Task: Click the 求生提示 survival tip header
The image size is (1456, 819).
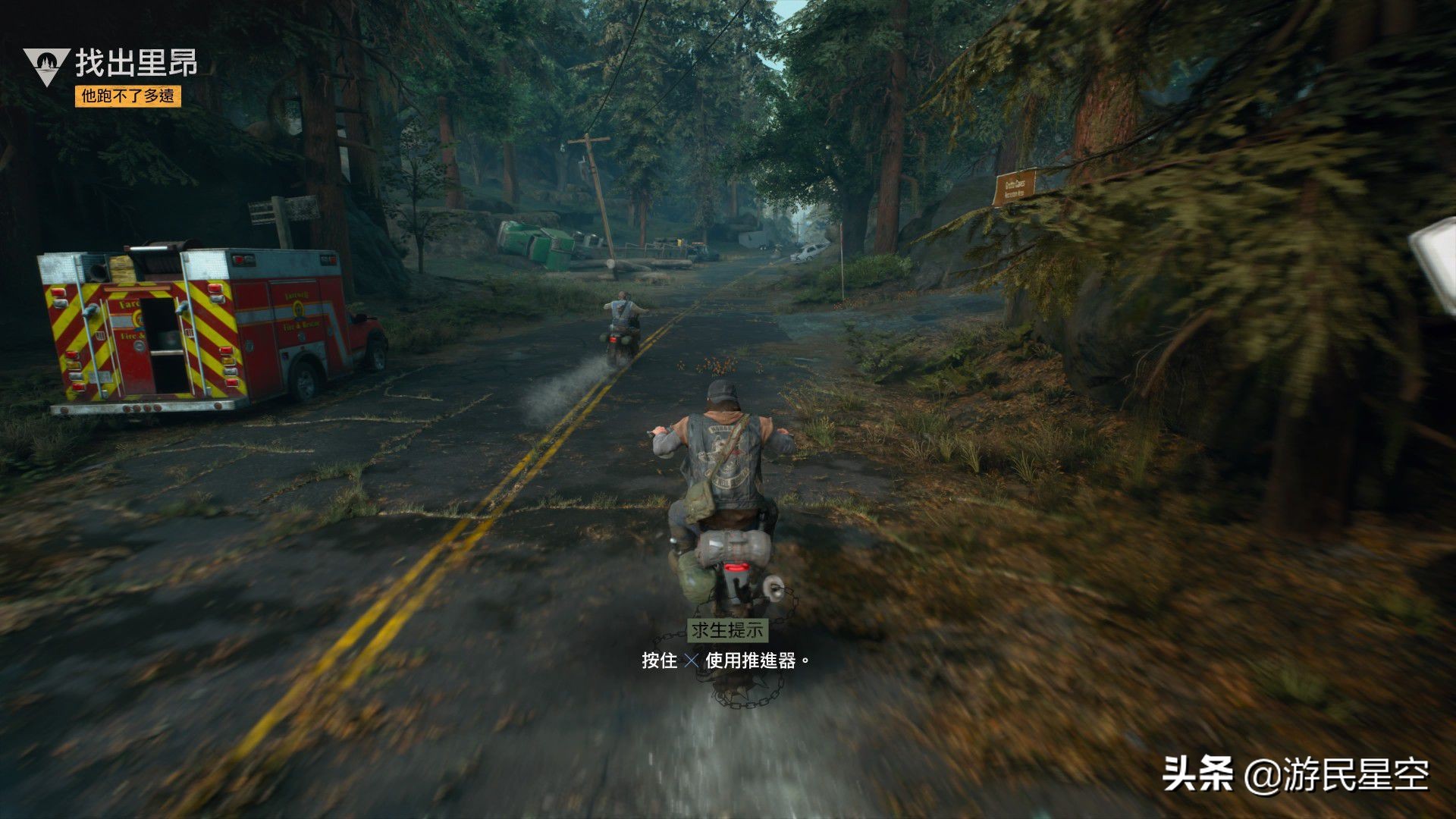Action: click(x=727, y=630)
